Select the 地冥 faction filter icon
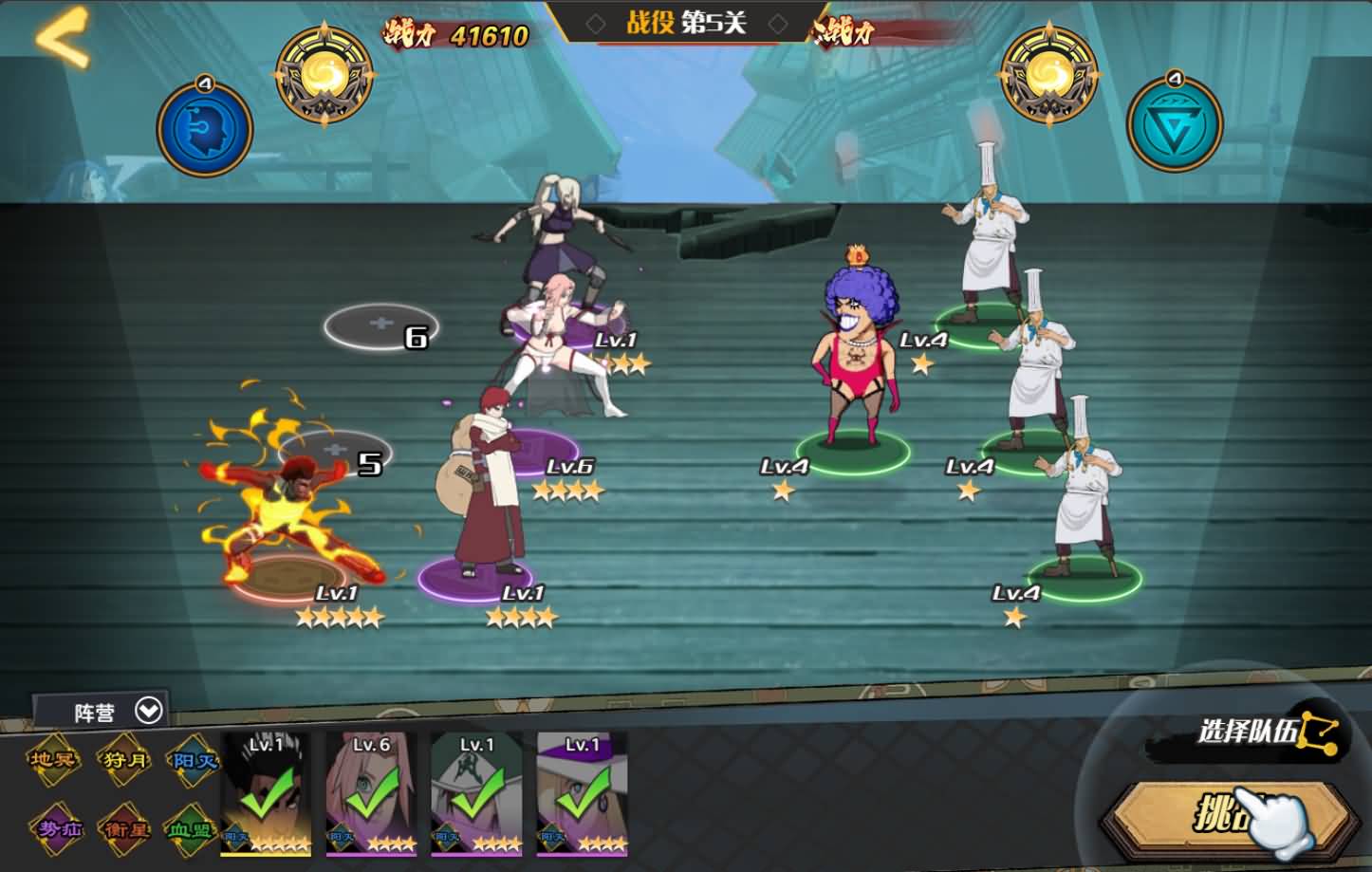The width and height of the screenshot is (1372, 872). pos(52,760)
